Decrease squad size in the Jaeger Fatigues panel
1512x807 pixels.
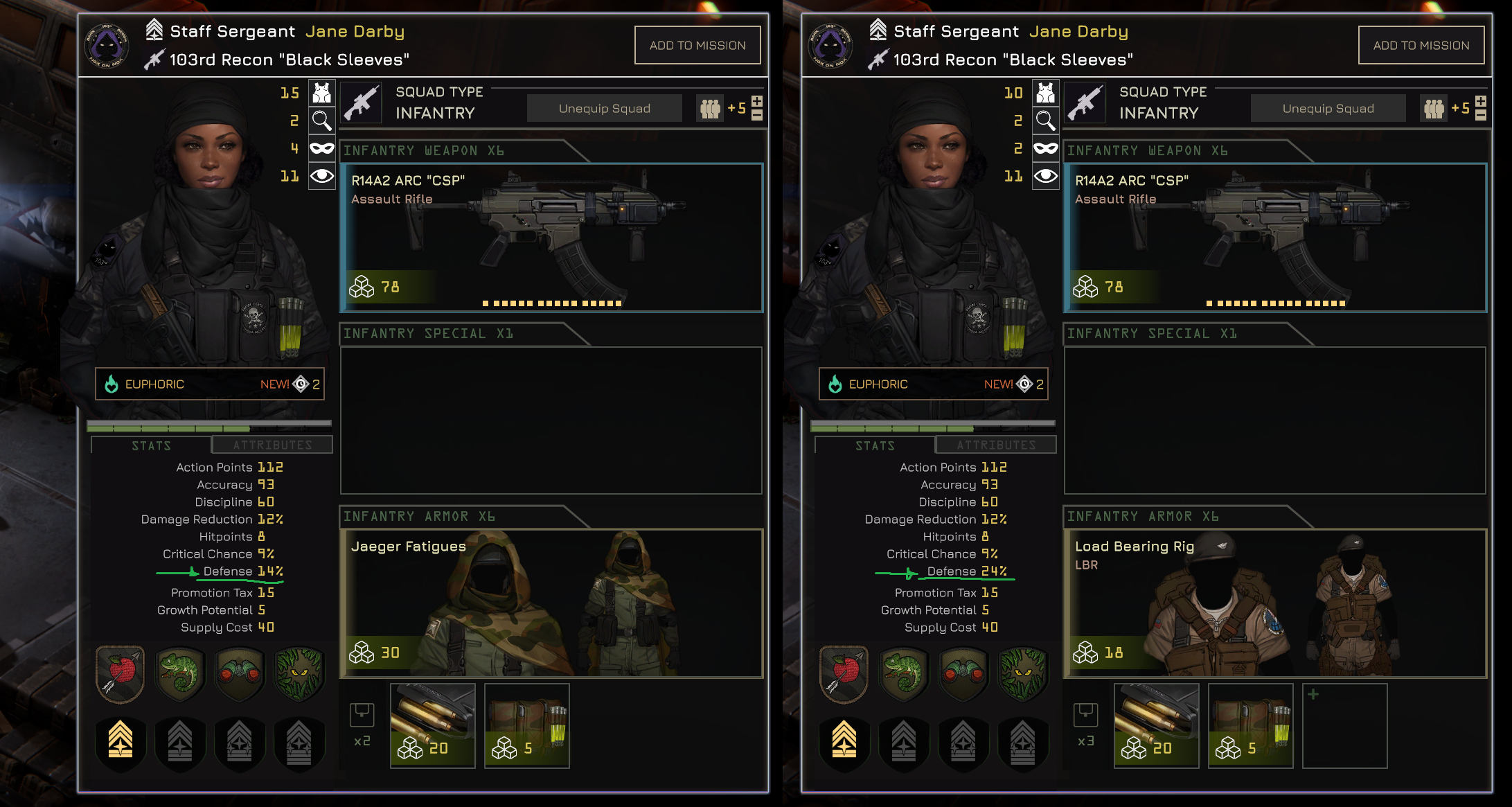coord(757,116)
